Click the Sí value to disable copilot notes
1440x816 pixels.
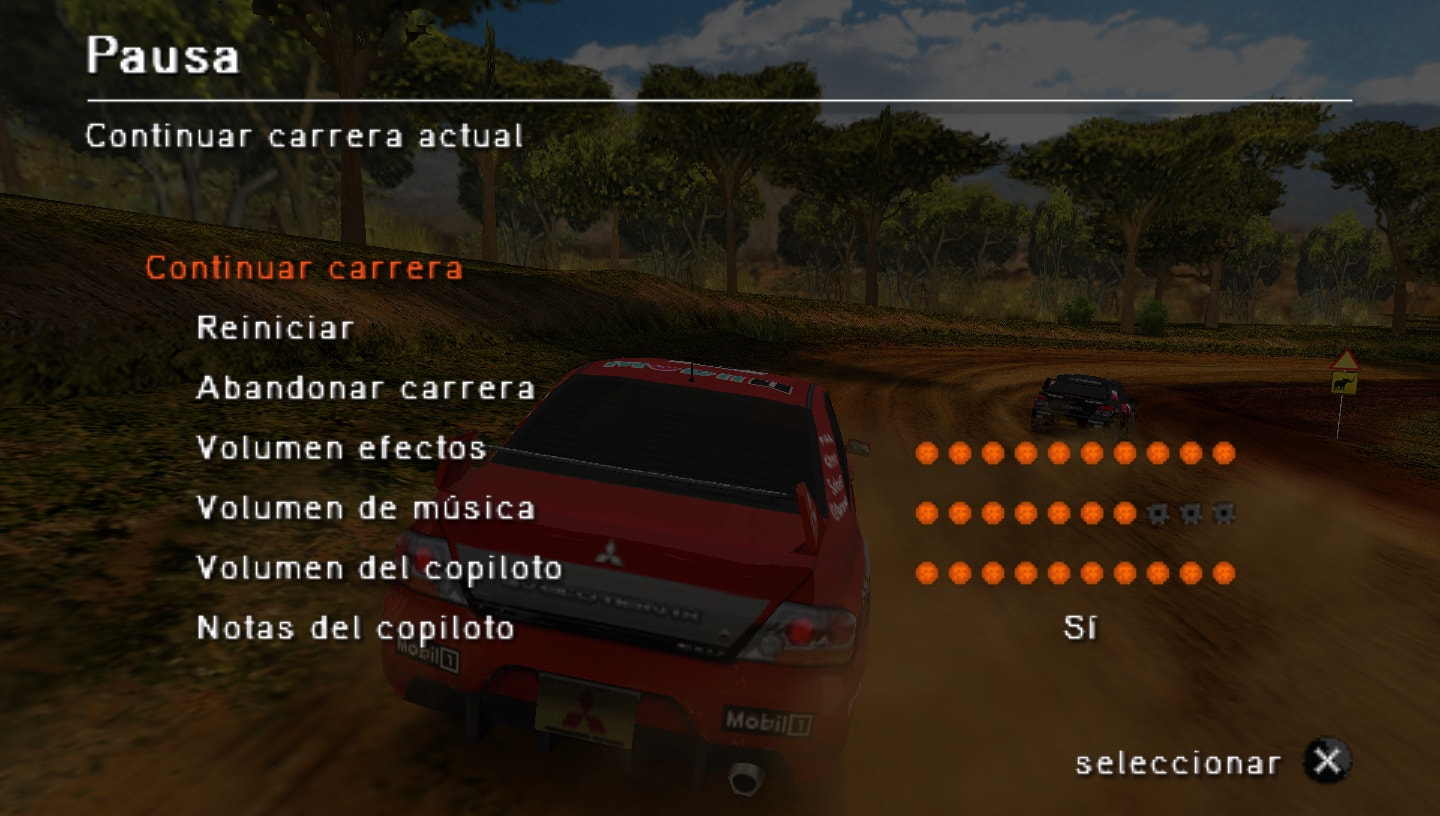[1080, 628]
